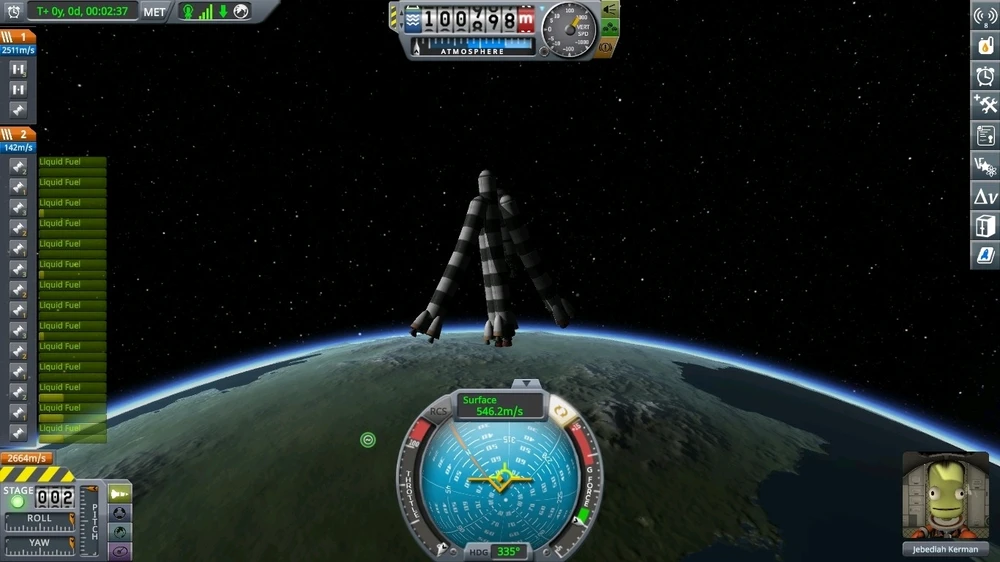This screenshot has height=562, width=1000.
Task: Toggle the purple maneuver mode button
Action: (119, 550)
